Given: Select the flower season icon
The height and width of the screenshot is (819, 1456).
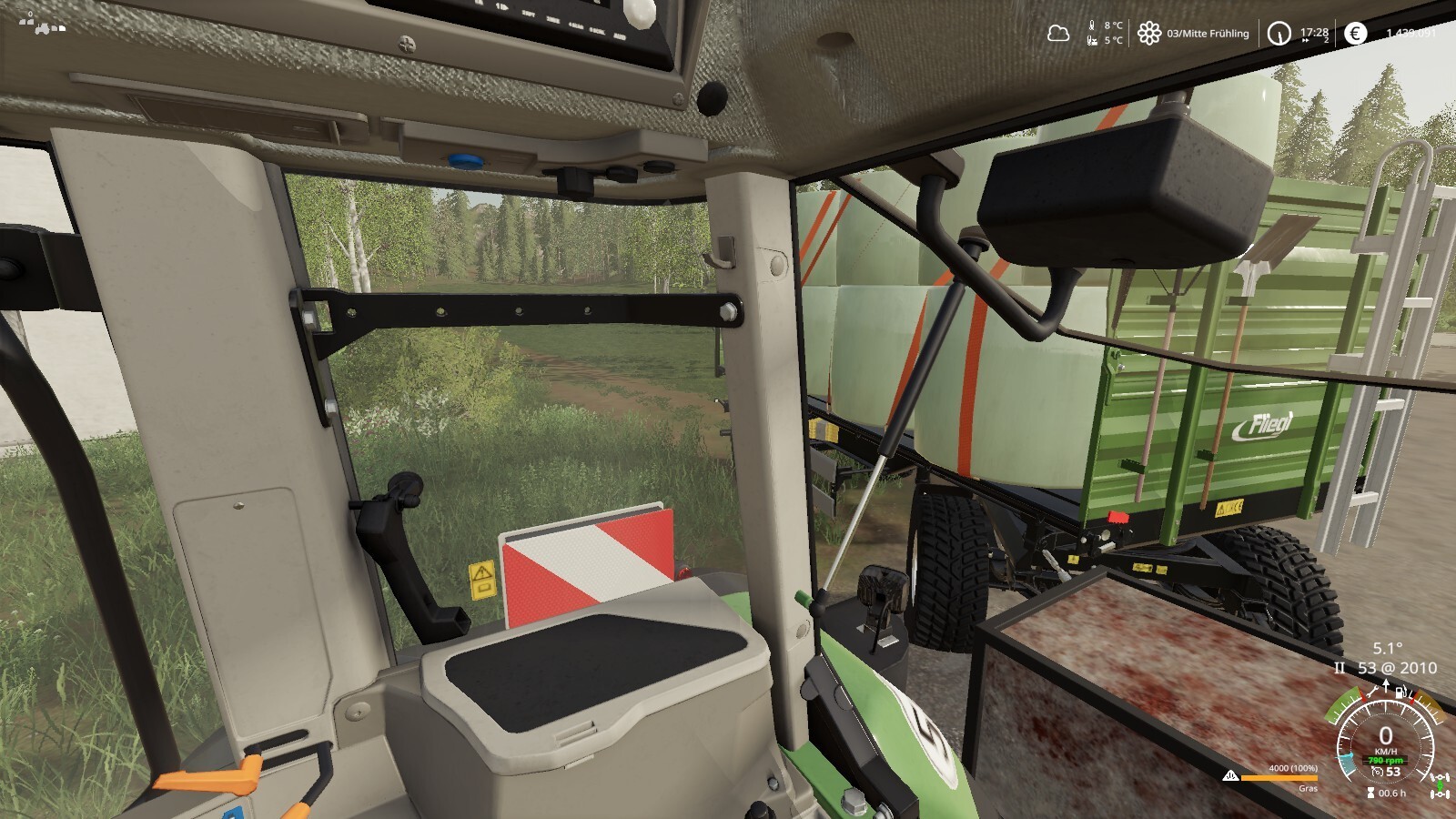Looking at the screenshot, I should pos(1149,34).
